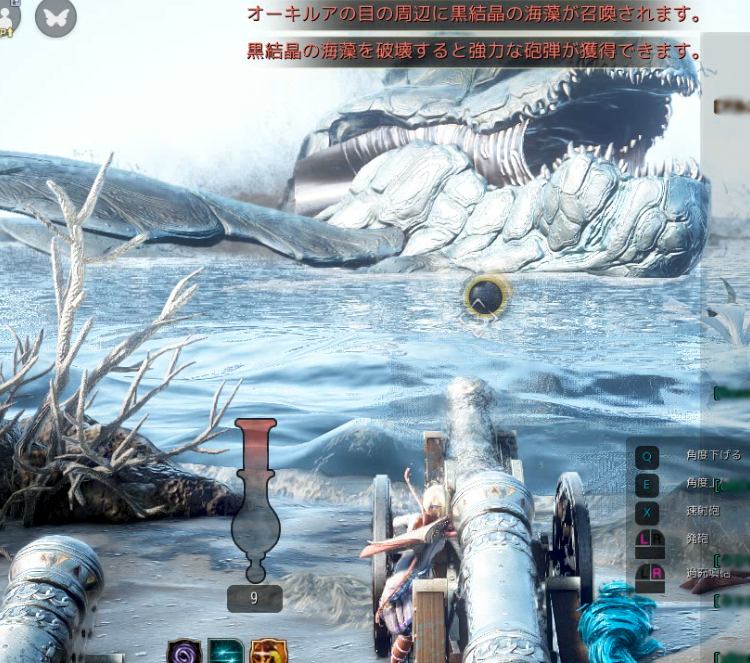The width and height of the screenshot is (750, 663).
Task: Use the teal sparkle skill icon
Action: [x=226, y=652]
